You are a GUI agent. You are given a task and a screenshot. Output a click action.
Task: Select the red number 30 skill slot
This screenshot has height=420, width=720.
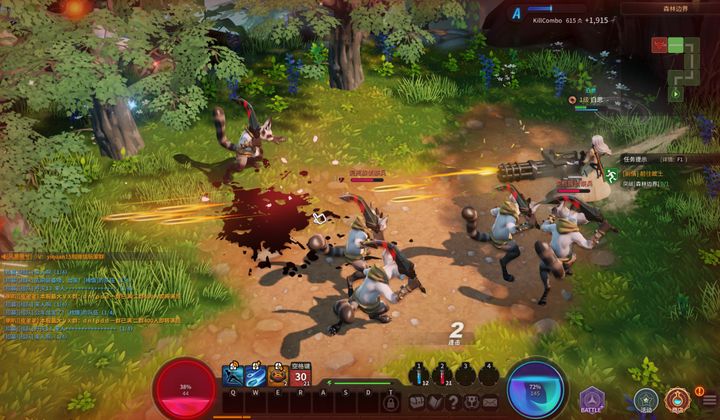(x=301, y=376)
